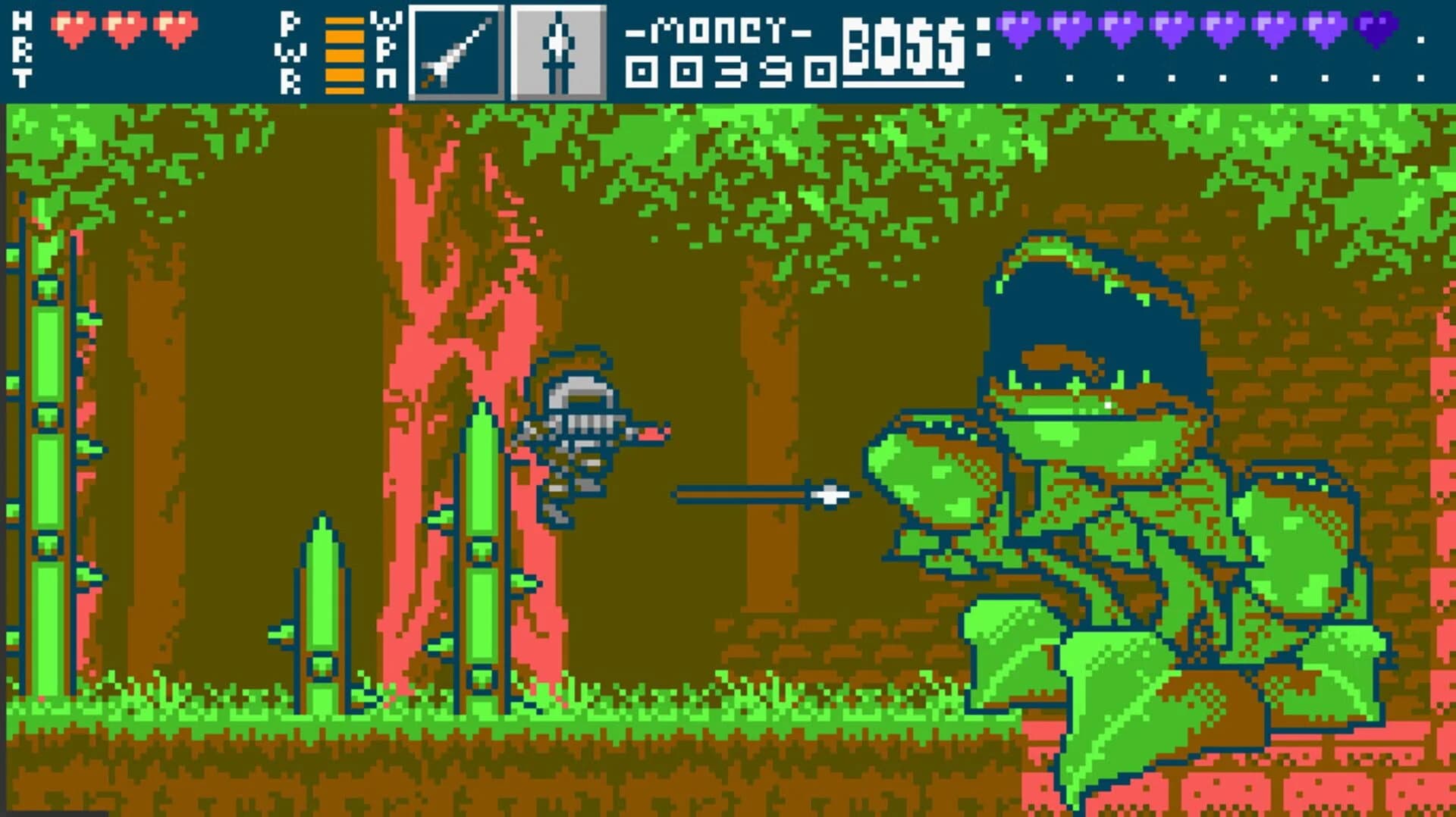This screenshot has width=1456, height=817.
Task: Click the first red heart next to HRT
Action: (72, 27)
